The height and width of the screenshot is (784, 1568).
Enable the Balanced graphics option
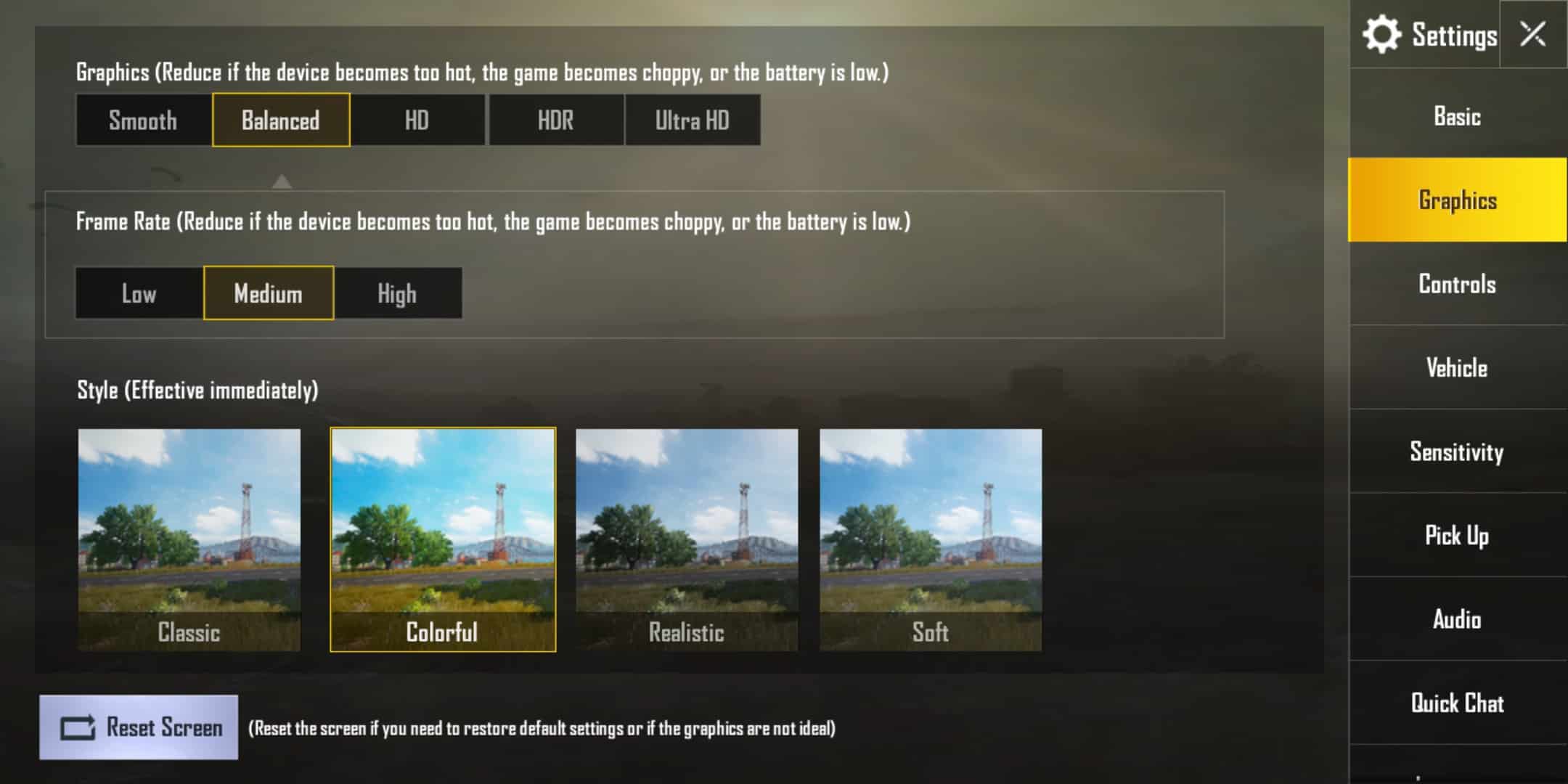tap(281, 120)
